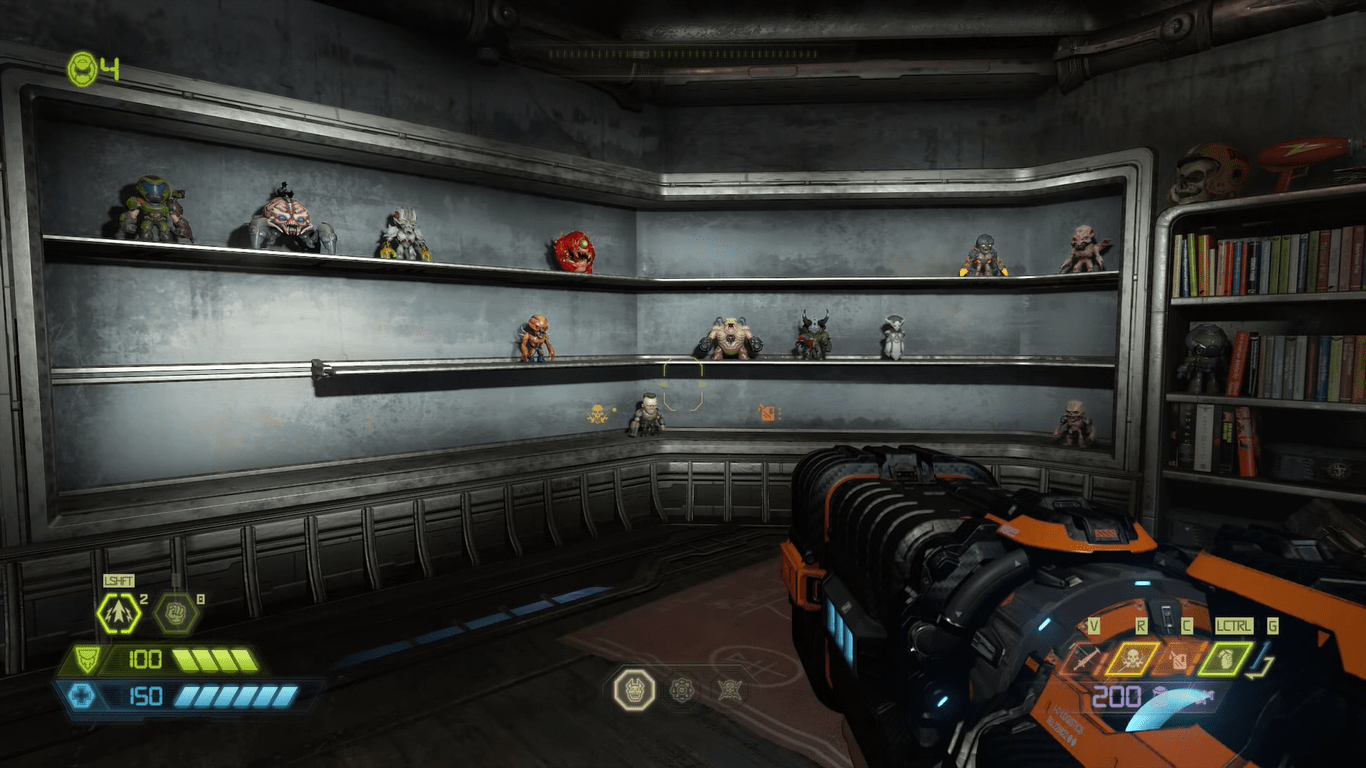Viewport: 1366px width, 768px height.
Task: Click the green armor shield icon
Action: coord(85,659)
